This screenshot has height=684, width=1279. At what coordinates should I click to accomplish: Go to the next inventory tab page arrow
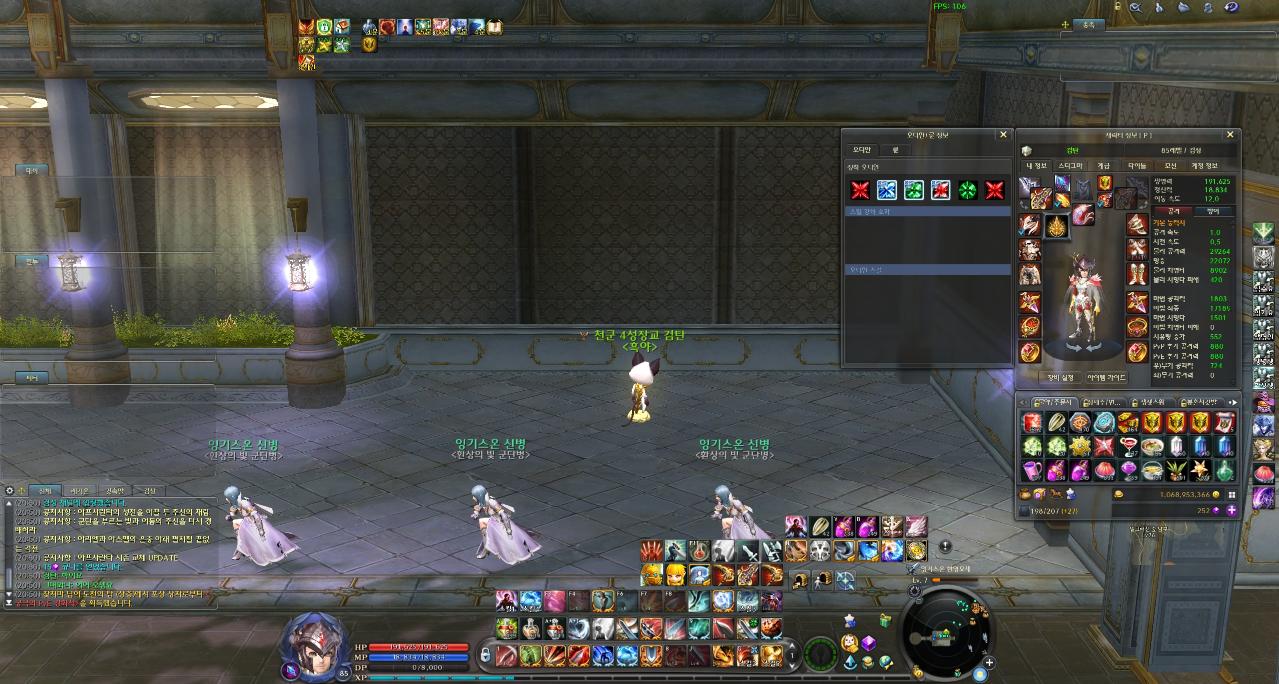tap(1232, 402)
